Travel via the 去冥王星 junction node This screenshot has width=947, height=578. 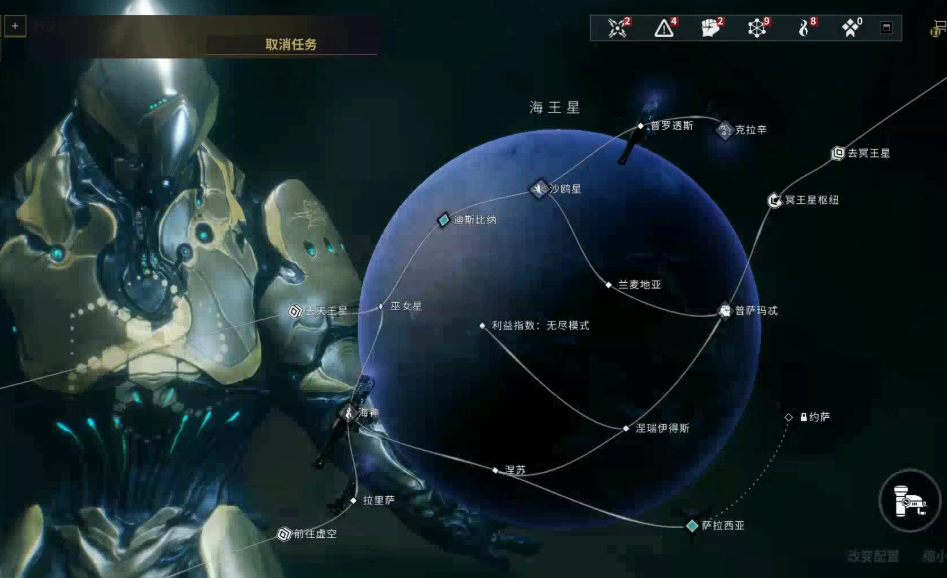[x=838, y=153]
